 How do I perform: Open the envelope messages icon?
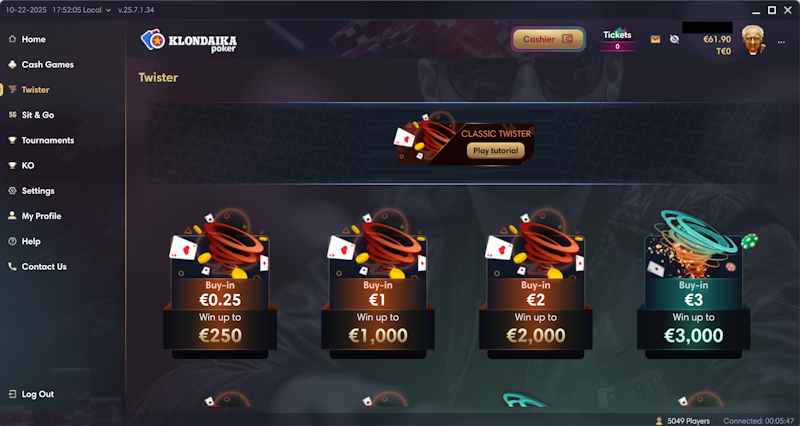656,40
